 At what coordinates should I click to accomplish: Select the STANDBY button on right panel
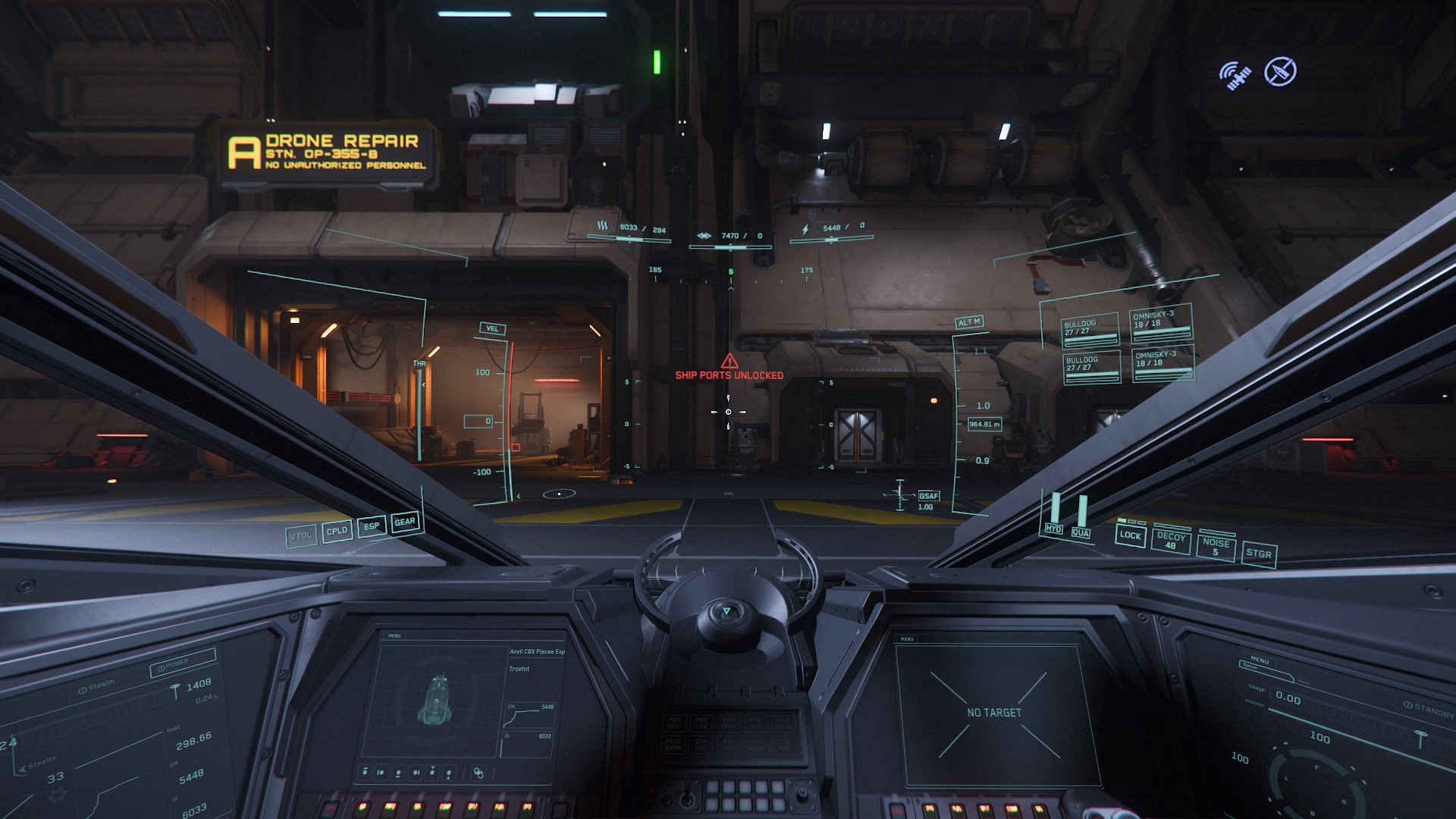[x=1429, y=710]
